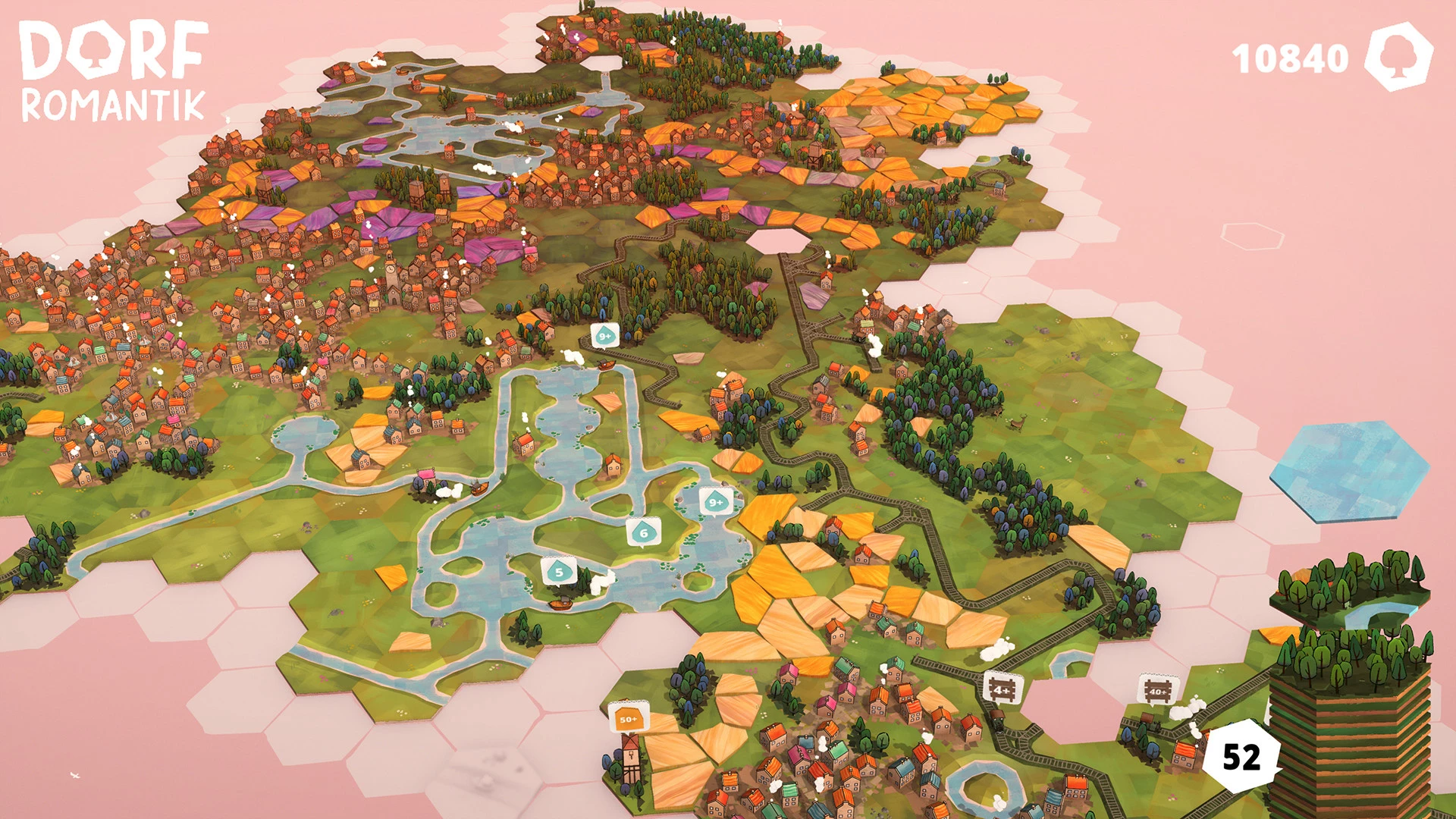The image size is (1456, 819).
Task: Open the 50+ wheat field quest marker
Action: (x=629, y=718)
